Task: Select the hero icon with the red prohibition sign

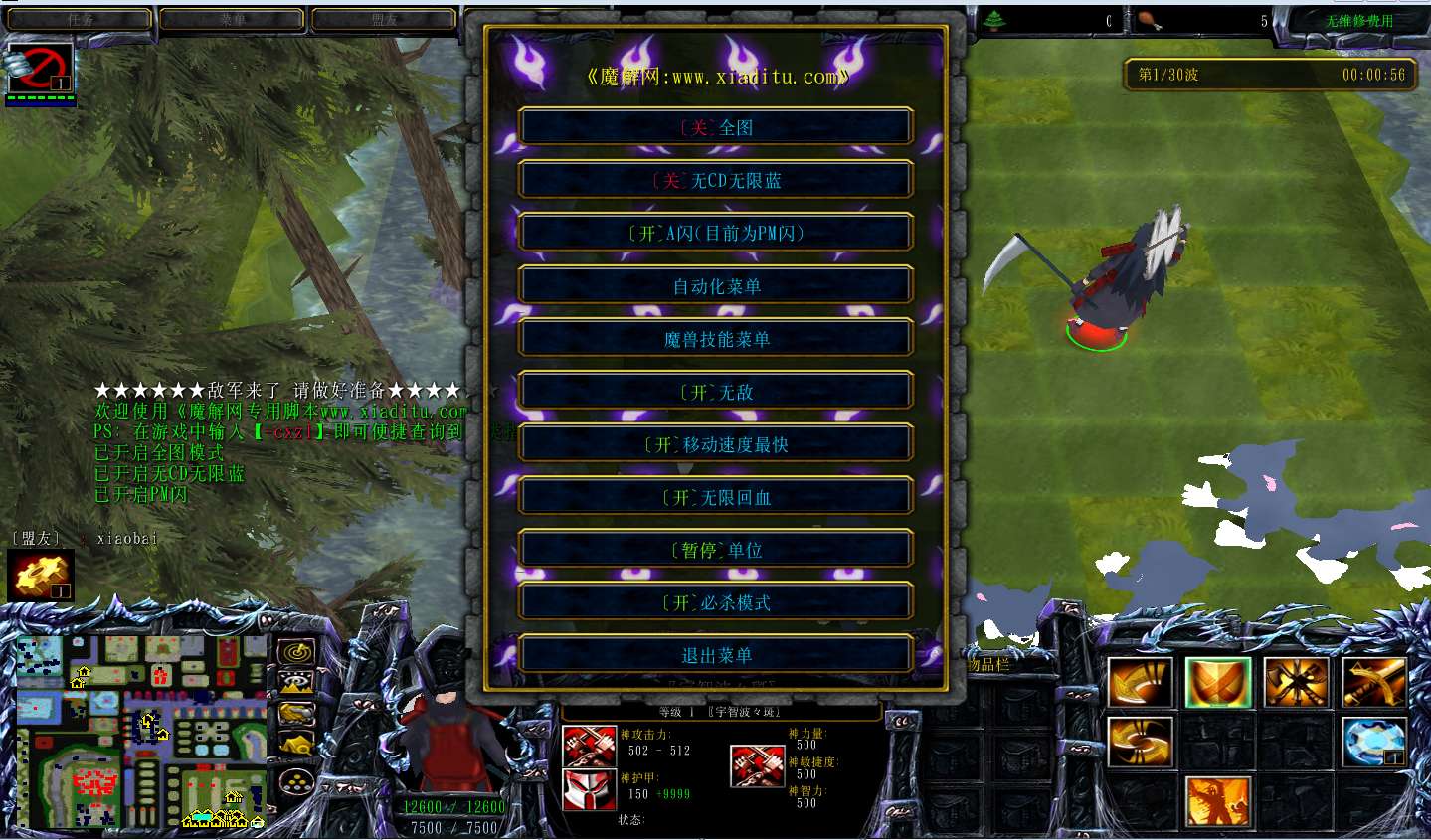Action: click(x=40, y=69)
